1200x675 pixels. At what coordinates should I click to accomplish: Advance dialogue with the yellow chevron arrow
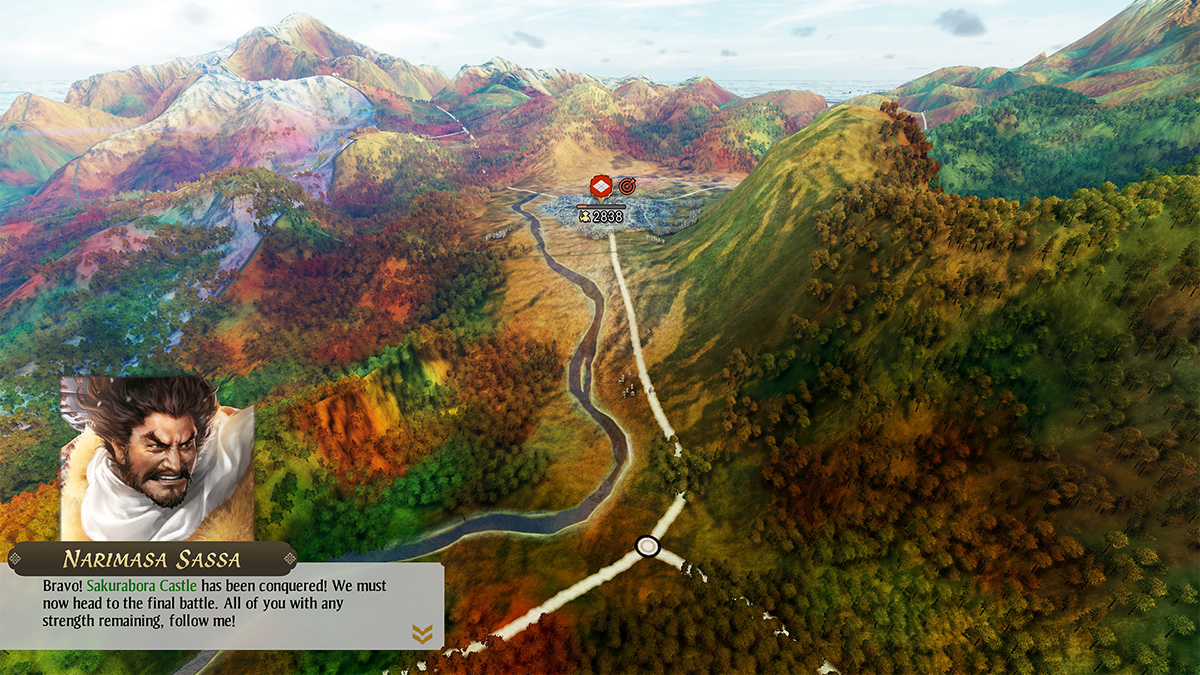pyautogui.click(x=422, y=633)
